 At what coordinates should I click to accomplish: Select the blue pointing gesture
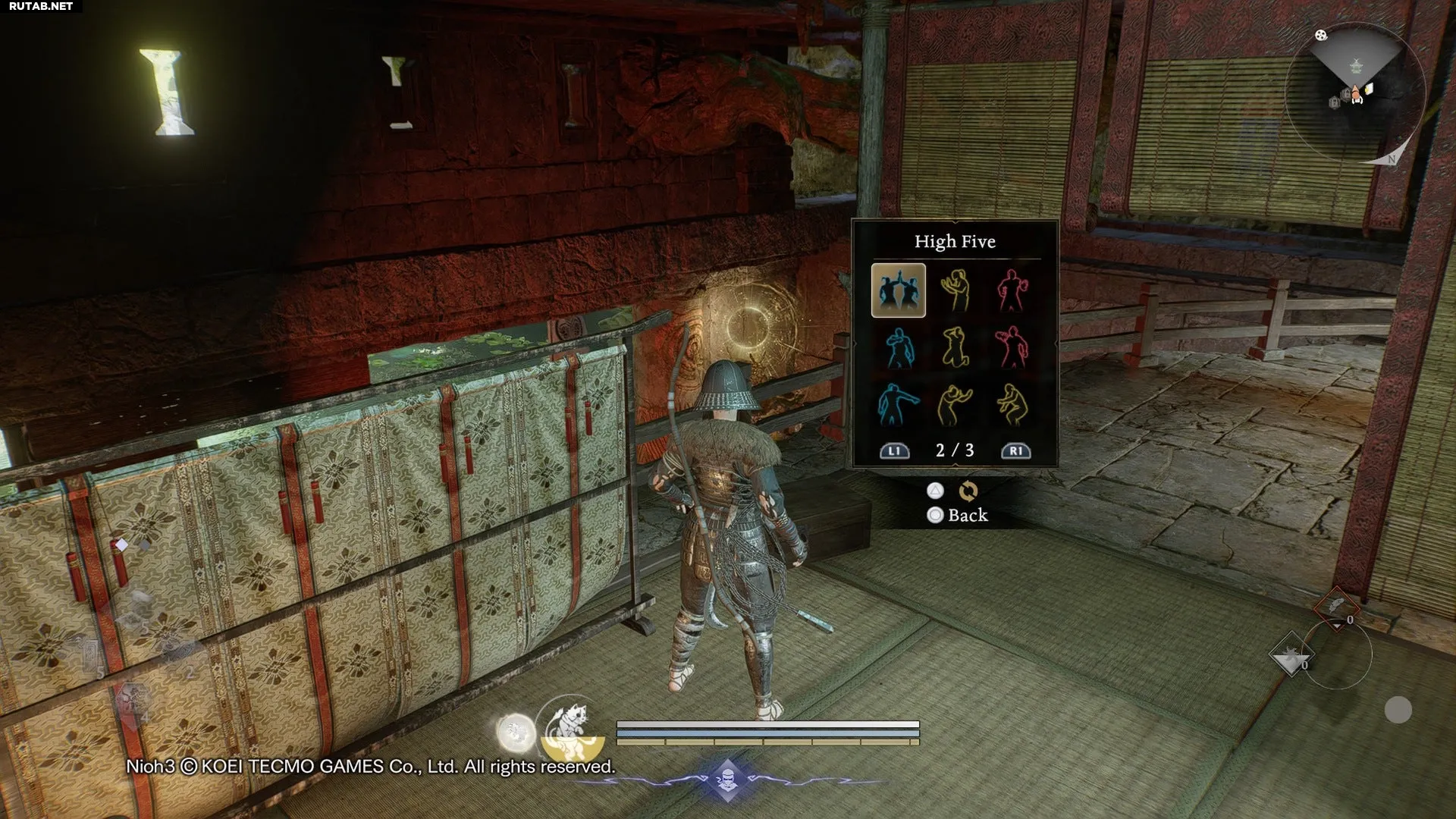(x=899, y=404)
